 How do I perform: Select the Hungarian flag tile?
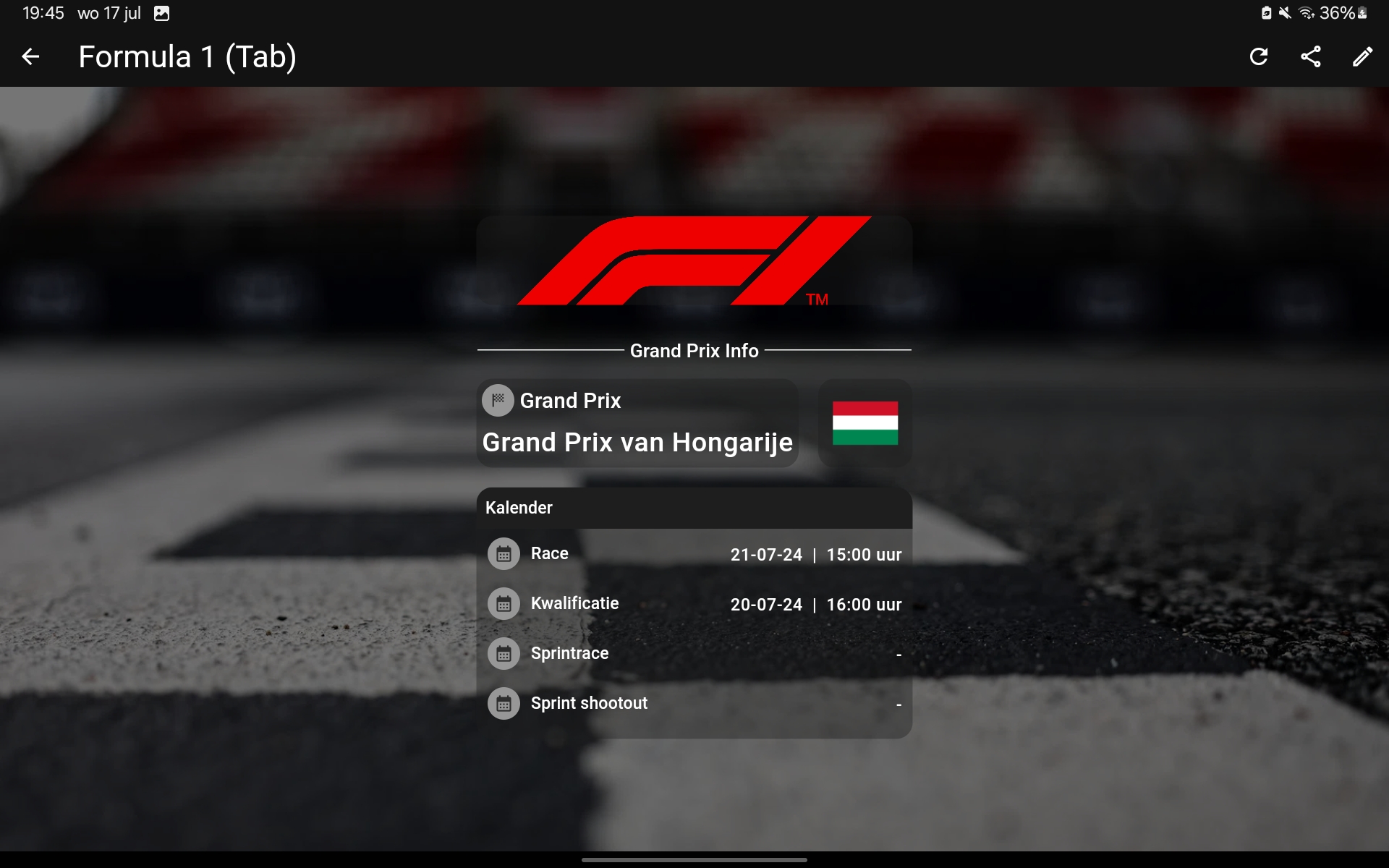coord(865,423)
